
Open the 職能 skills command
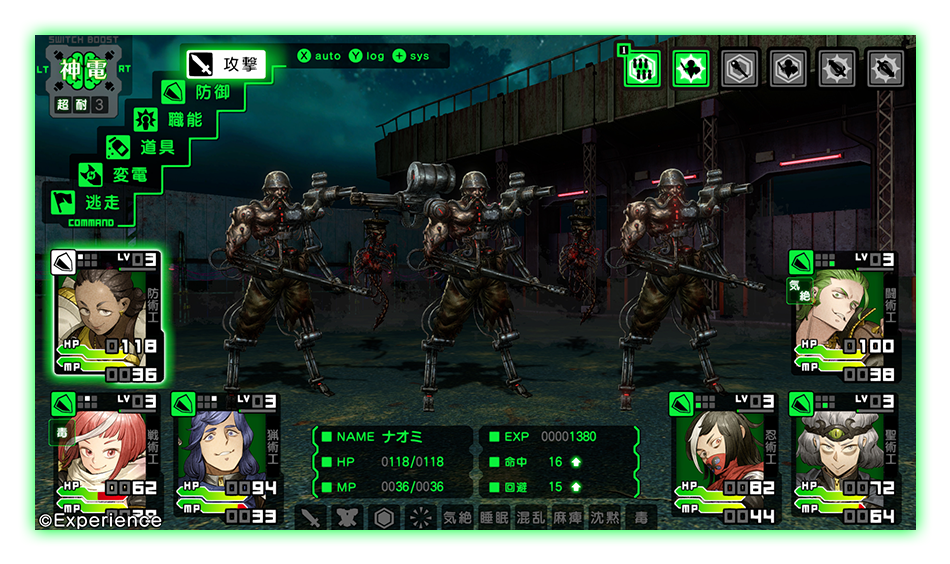171,119
